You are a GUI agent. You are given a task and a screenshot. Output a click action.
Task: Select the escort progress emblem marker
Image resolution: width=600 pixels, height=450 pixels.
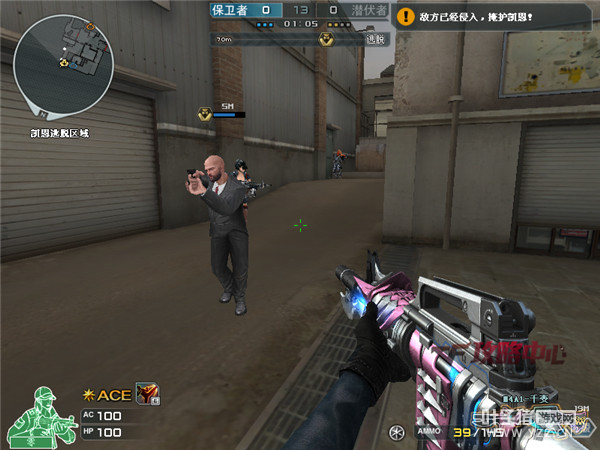click(x=326, y=38)
